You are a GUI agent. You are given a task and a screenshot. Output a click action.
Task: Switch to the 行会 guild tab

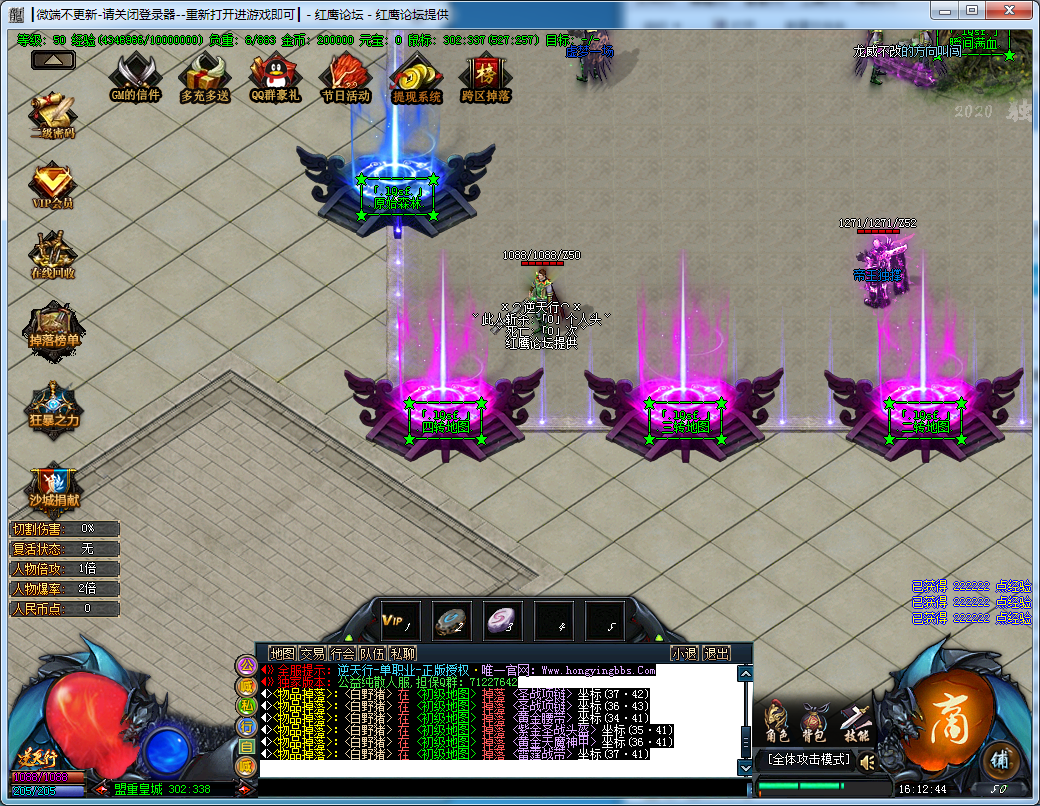click(x=343, y=653)
